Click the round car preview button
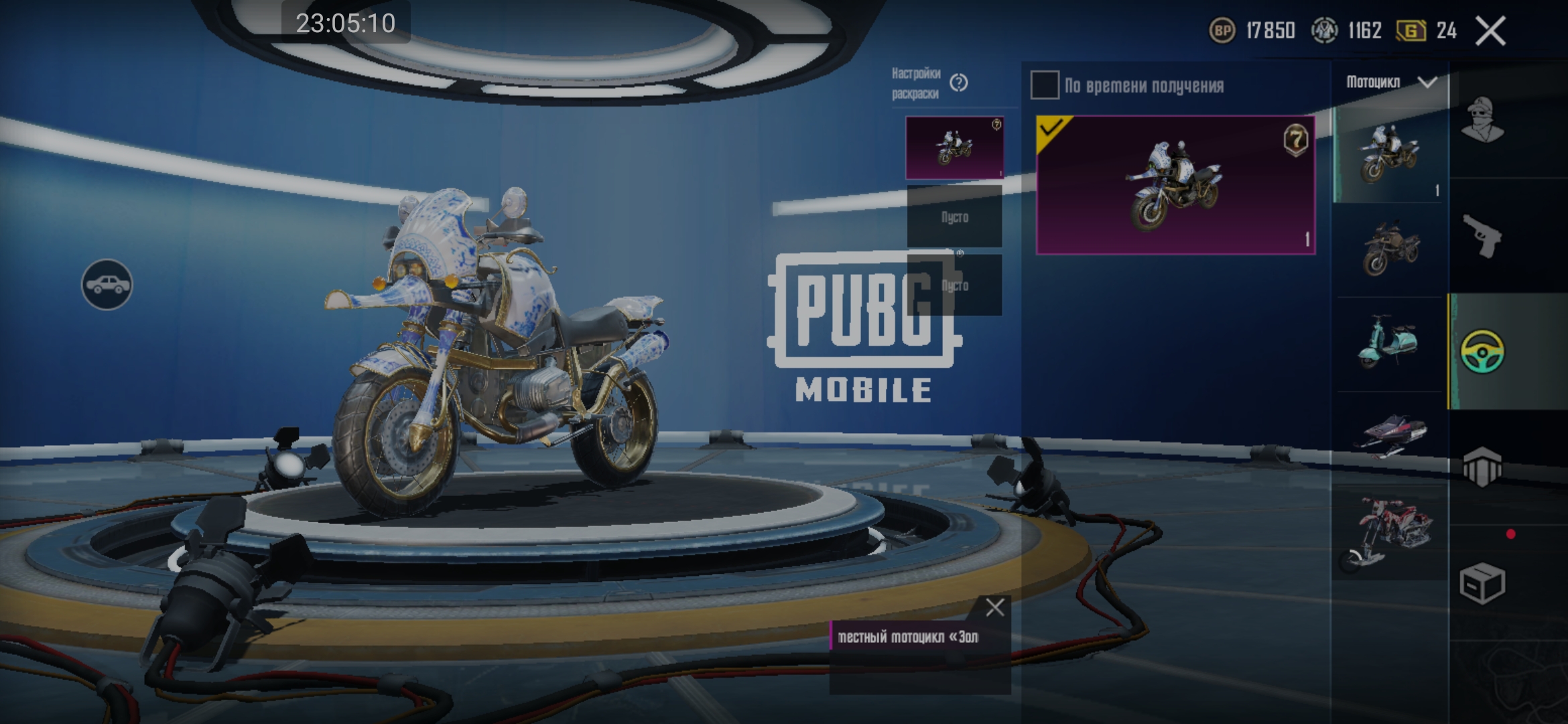Viewport: 1568px width, 724px height. coord(107,285)
